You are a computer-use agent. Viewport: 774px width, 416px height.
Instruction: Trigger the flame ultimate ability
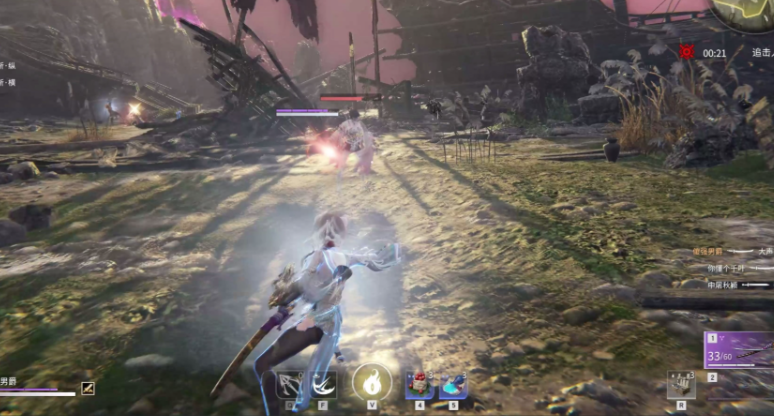pyautogui.click(x=372, y=382)
